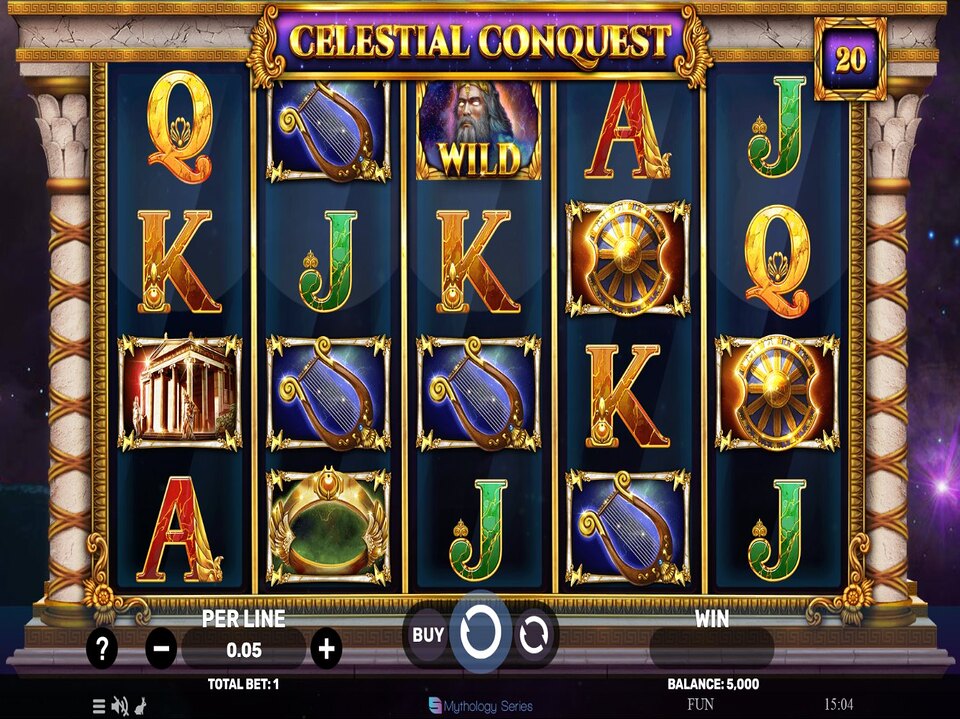Viewport: 960px width, 719px height.
Task: Open the question mark help button
Action: coord(101,649)
